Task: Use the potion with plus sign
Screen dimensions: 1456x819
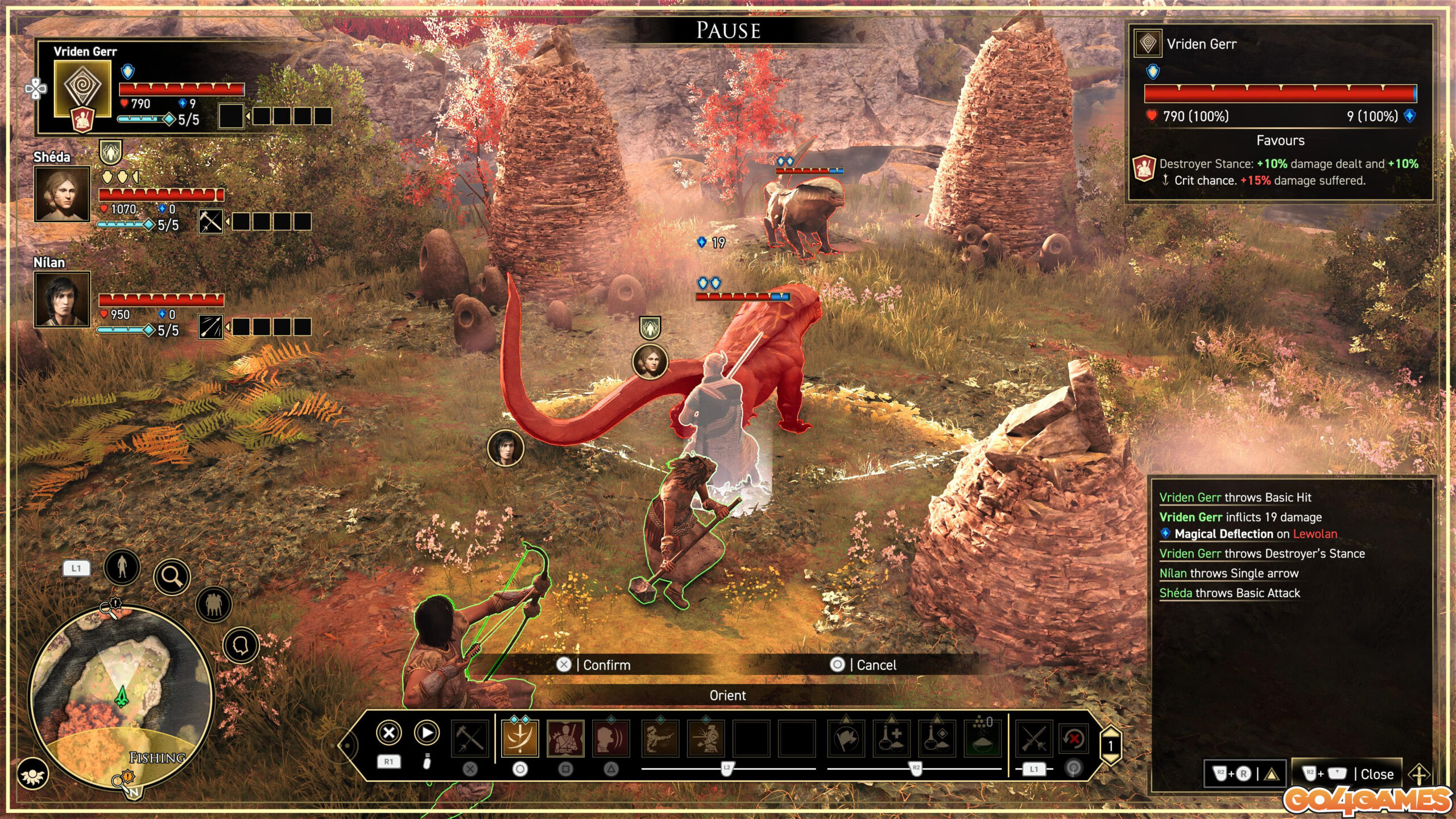Action: pos(891,738)
